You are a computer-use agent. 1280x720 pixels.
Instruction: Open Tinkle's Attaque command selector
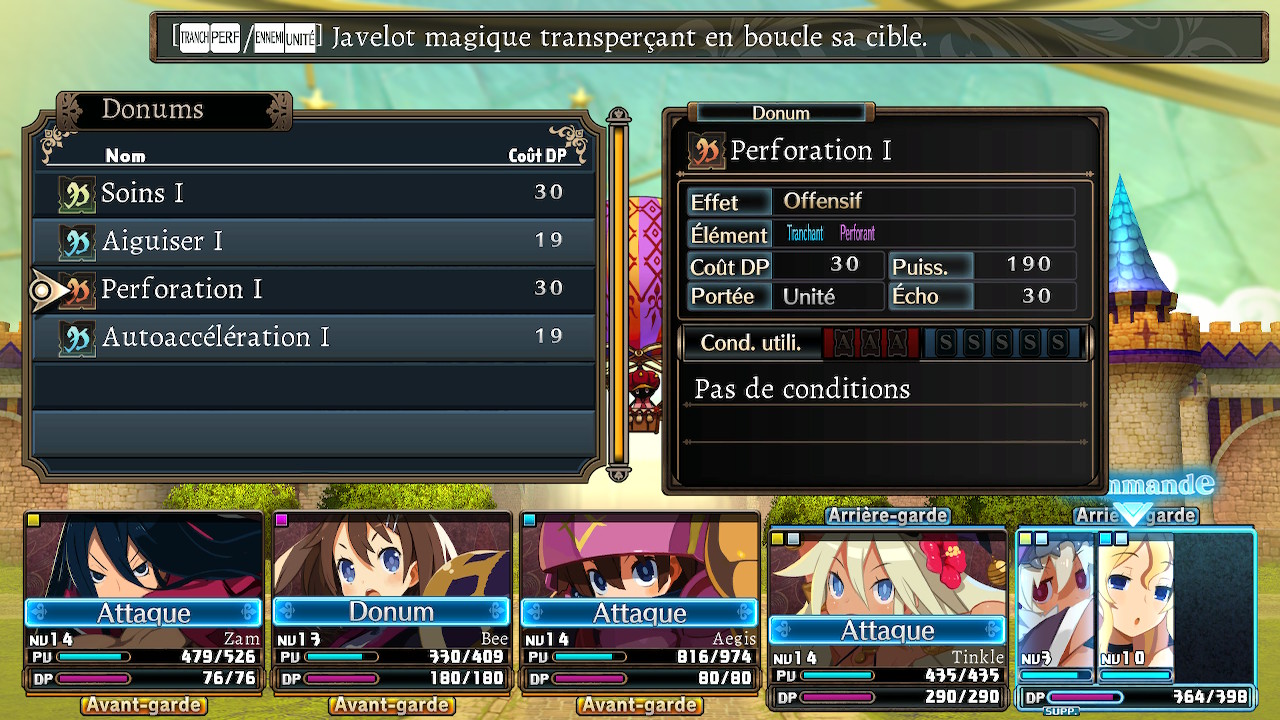point(886,630)
